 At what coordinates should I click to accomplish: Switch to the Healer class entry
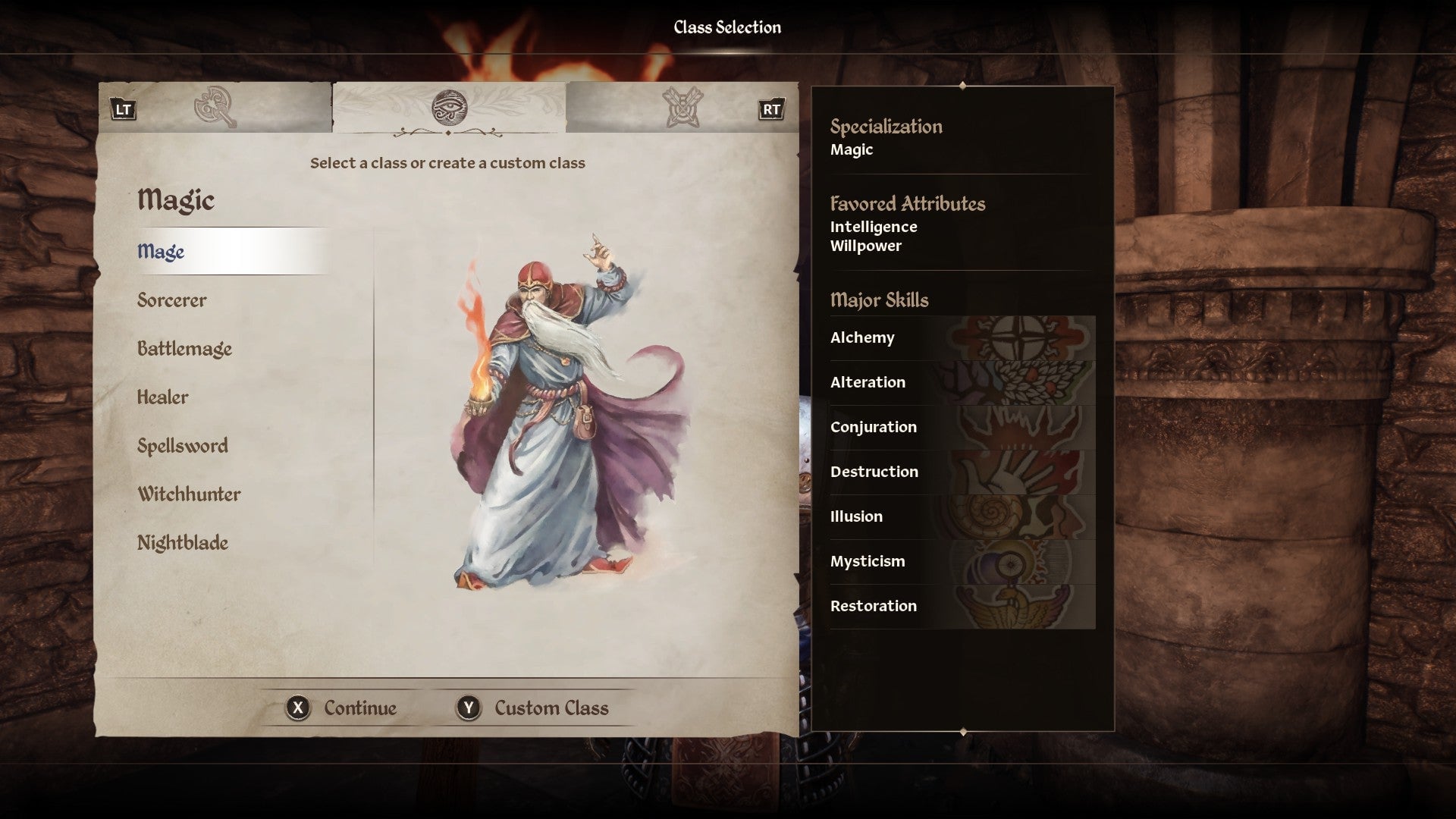pos(162,397)
